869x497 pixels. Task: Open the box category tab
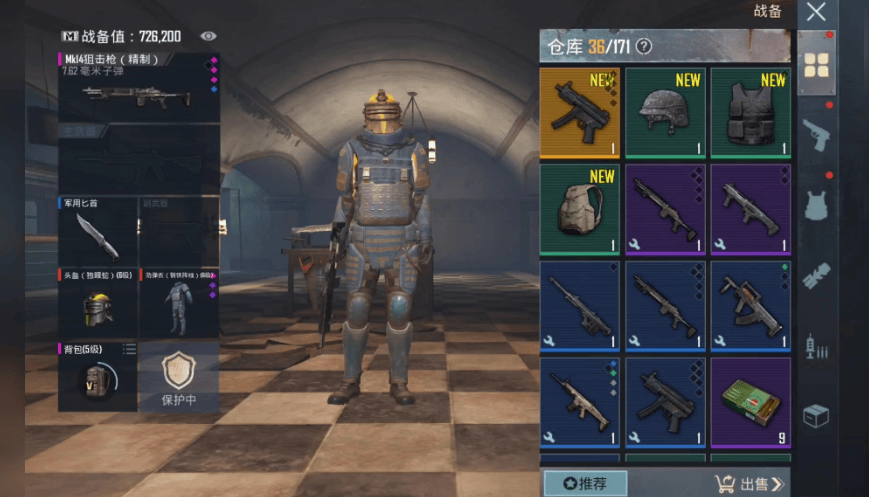point(816,416)
